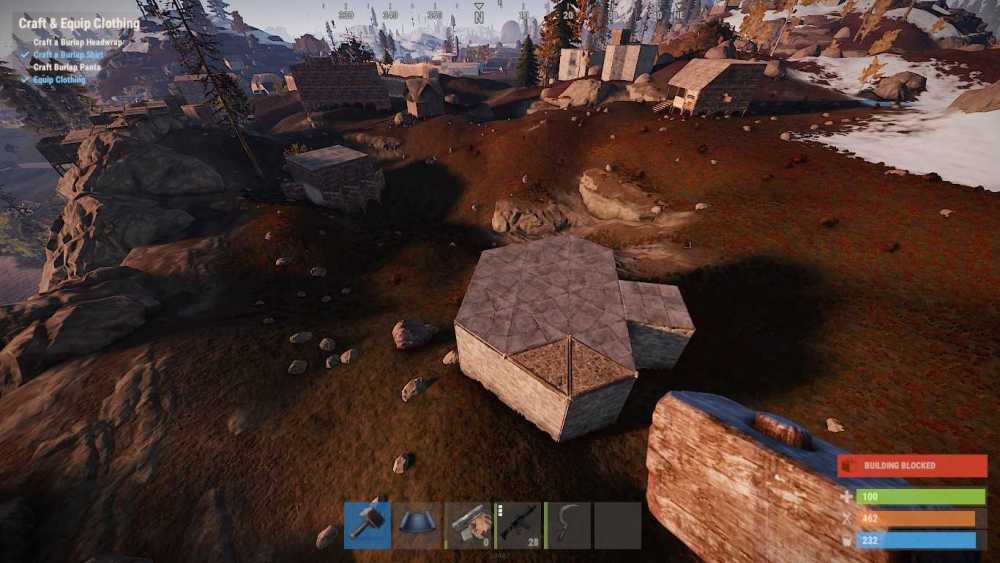The image size is (1000, 563).
Task: Select the sickle hotbar slot
Action: (x=568, y=525)
